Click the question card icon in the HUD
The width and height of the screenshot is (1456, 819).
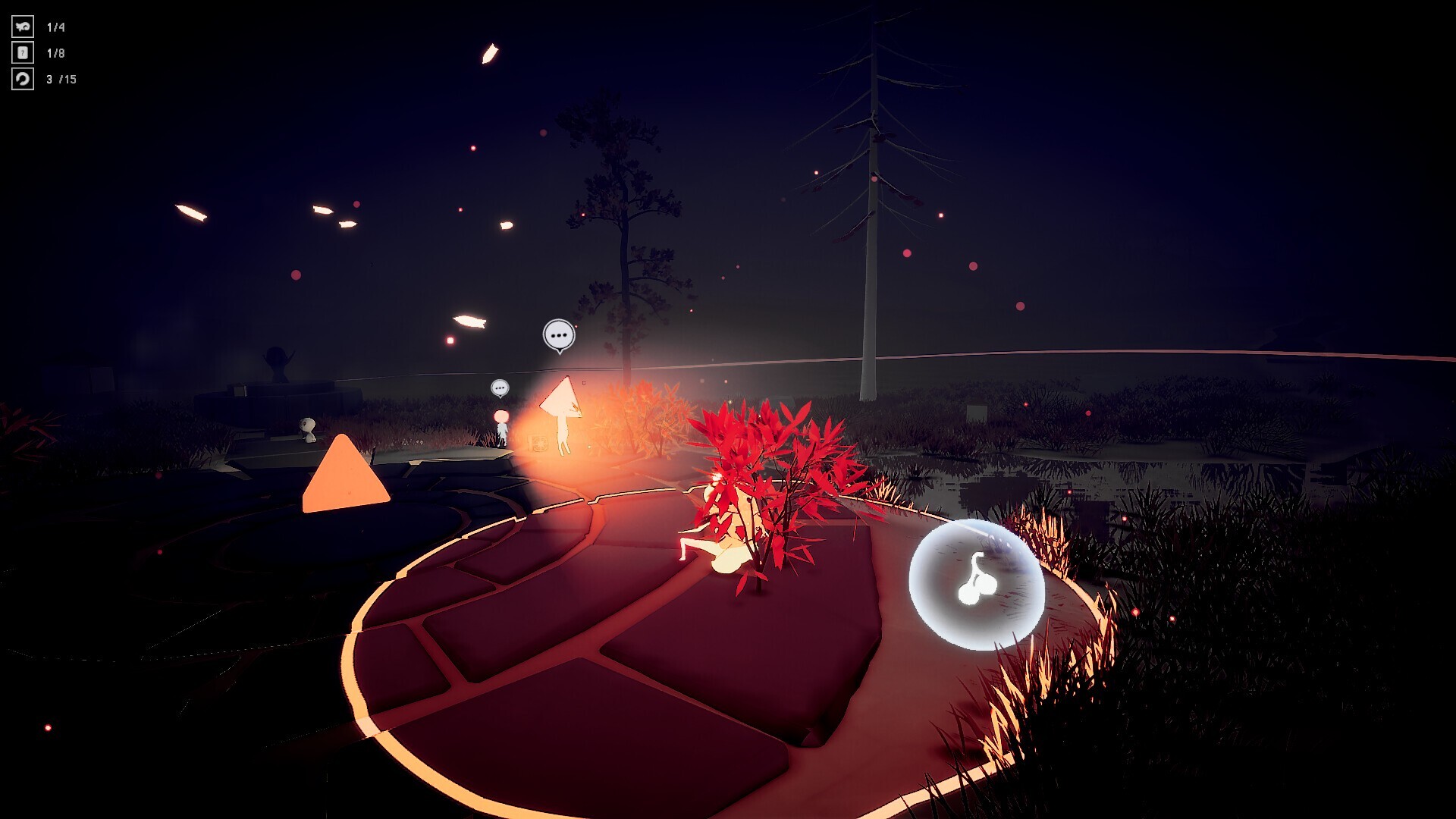point(21,52)
